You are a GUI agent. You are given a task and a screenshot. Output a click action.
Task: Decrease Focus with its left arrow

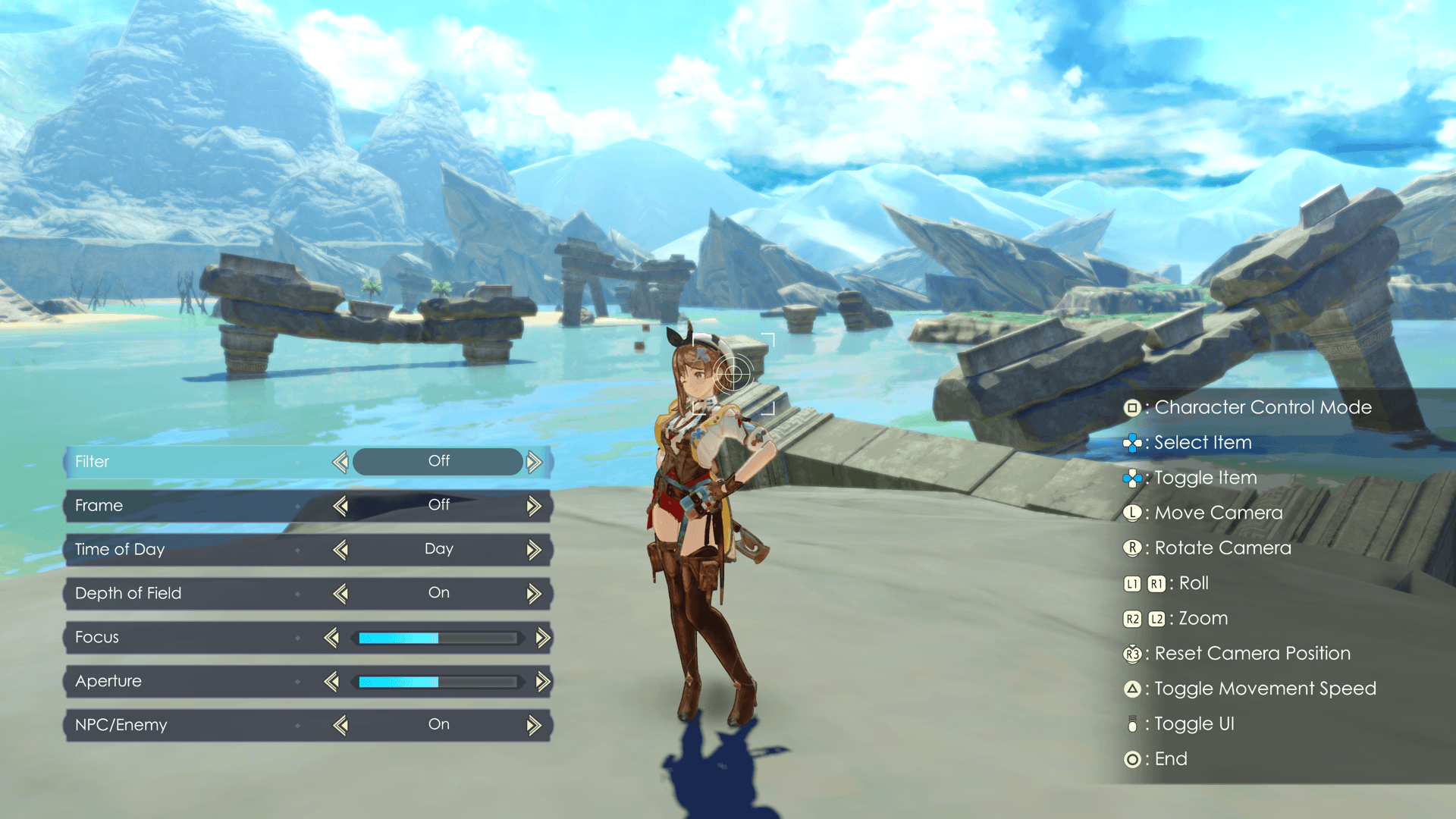(331, 638)
